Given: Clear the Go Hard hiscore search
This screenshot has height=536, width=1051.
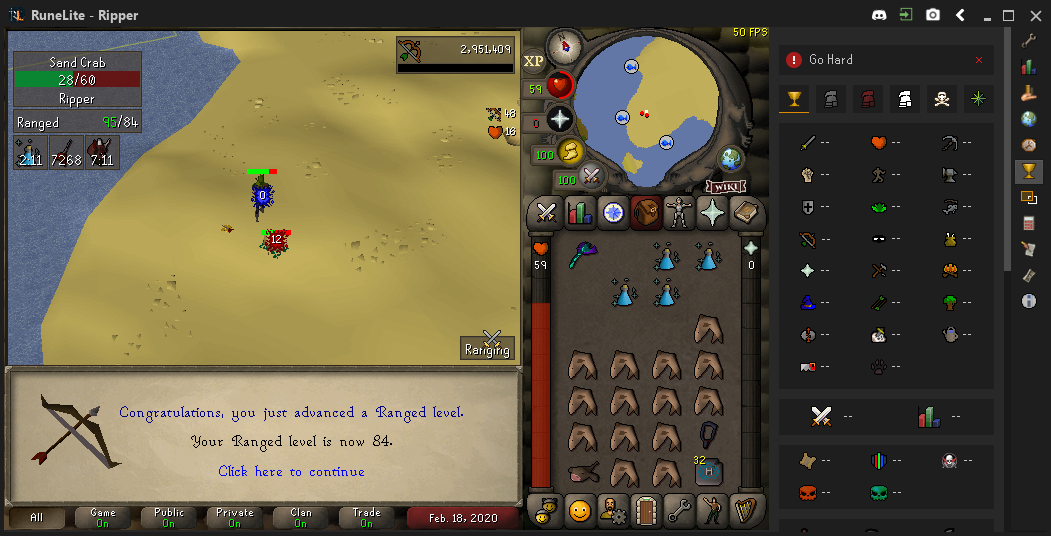Looking at the screenshot, I should (978, 60).
